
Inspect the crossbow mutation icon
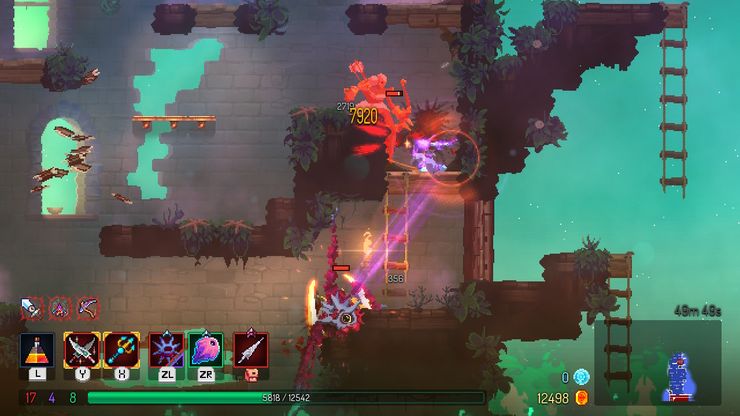[x=87, y=305]
